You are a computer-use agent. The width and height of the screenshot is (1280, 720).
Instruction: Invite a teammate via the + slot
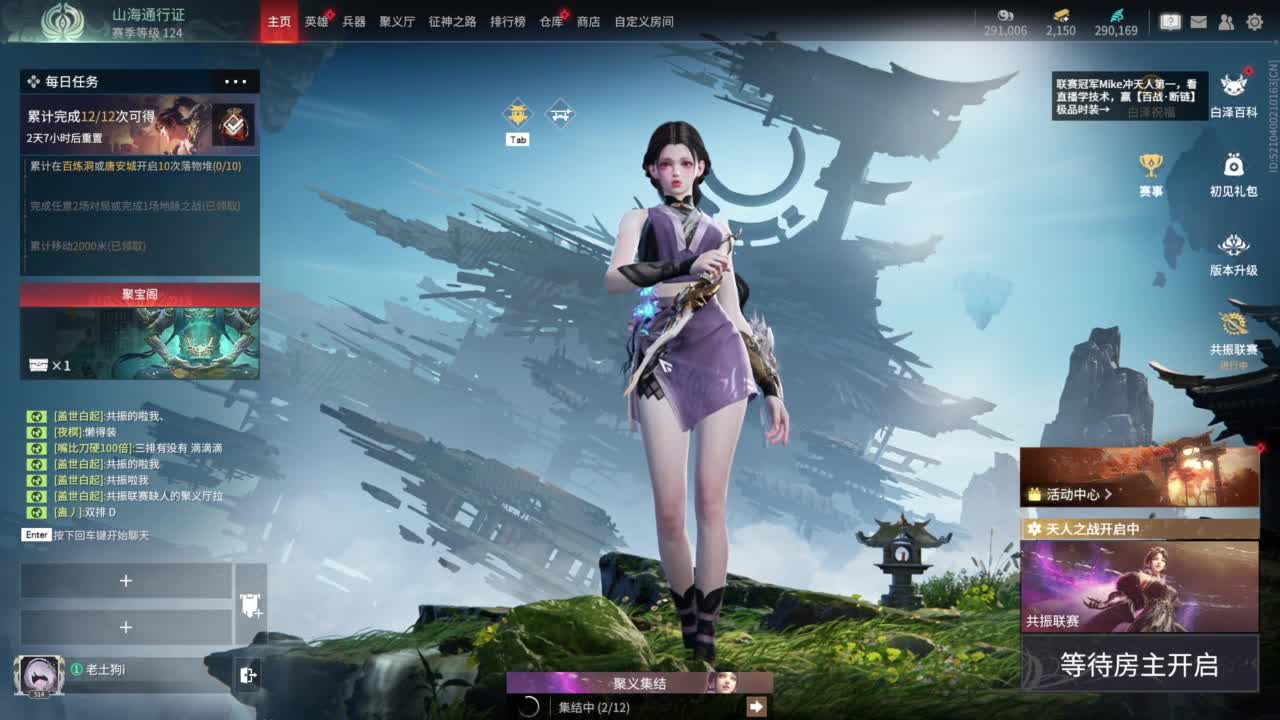(127, 580)
